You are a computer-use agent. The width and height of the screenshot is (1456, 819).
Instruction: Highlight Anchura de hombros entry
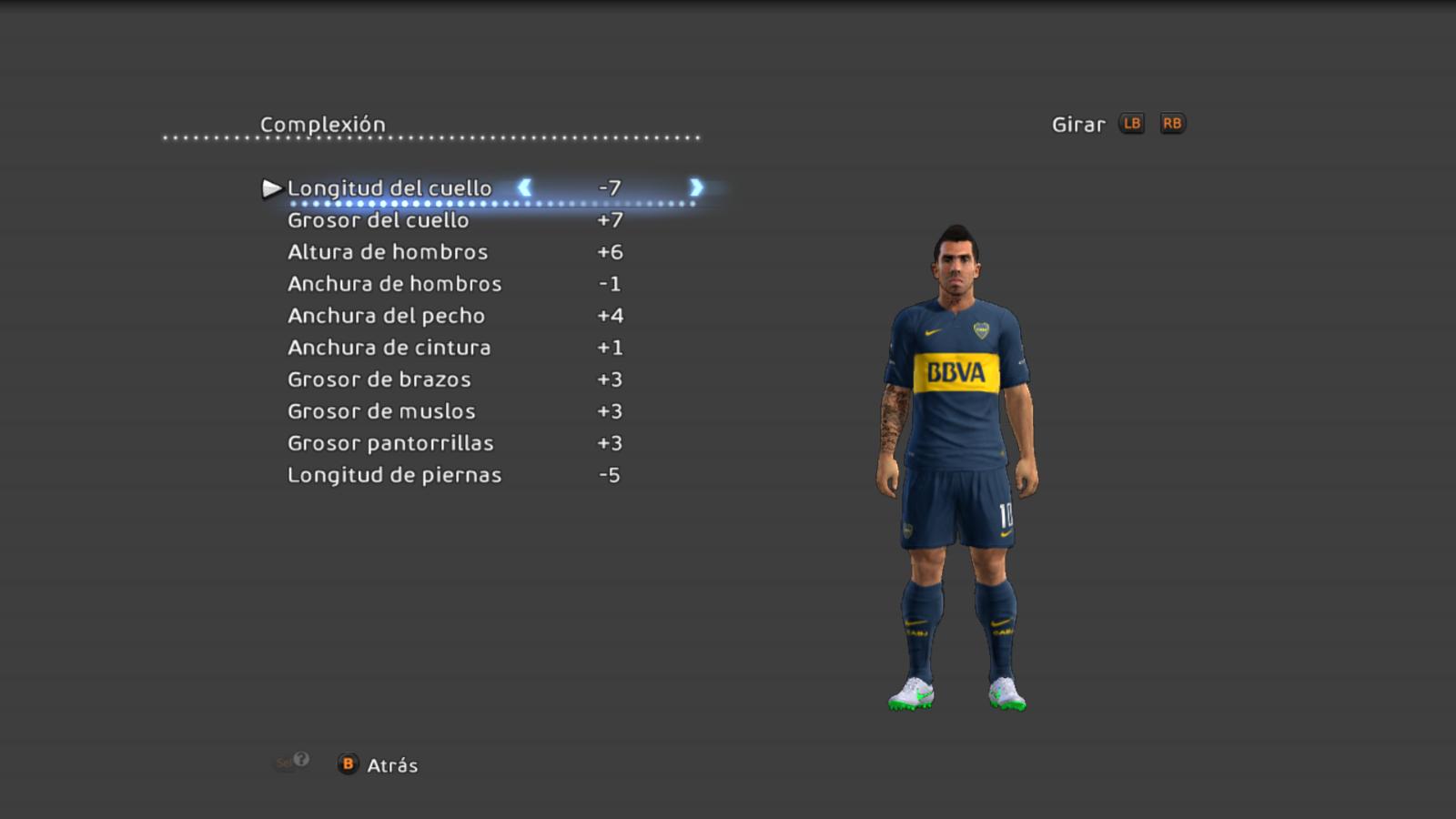click(394, 284)
